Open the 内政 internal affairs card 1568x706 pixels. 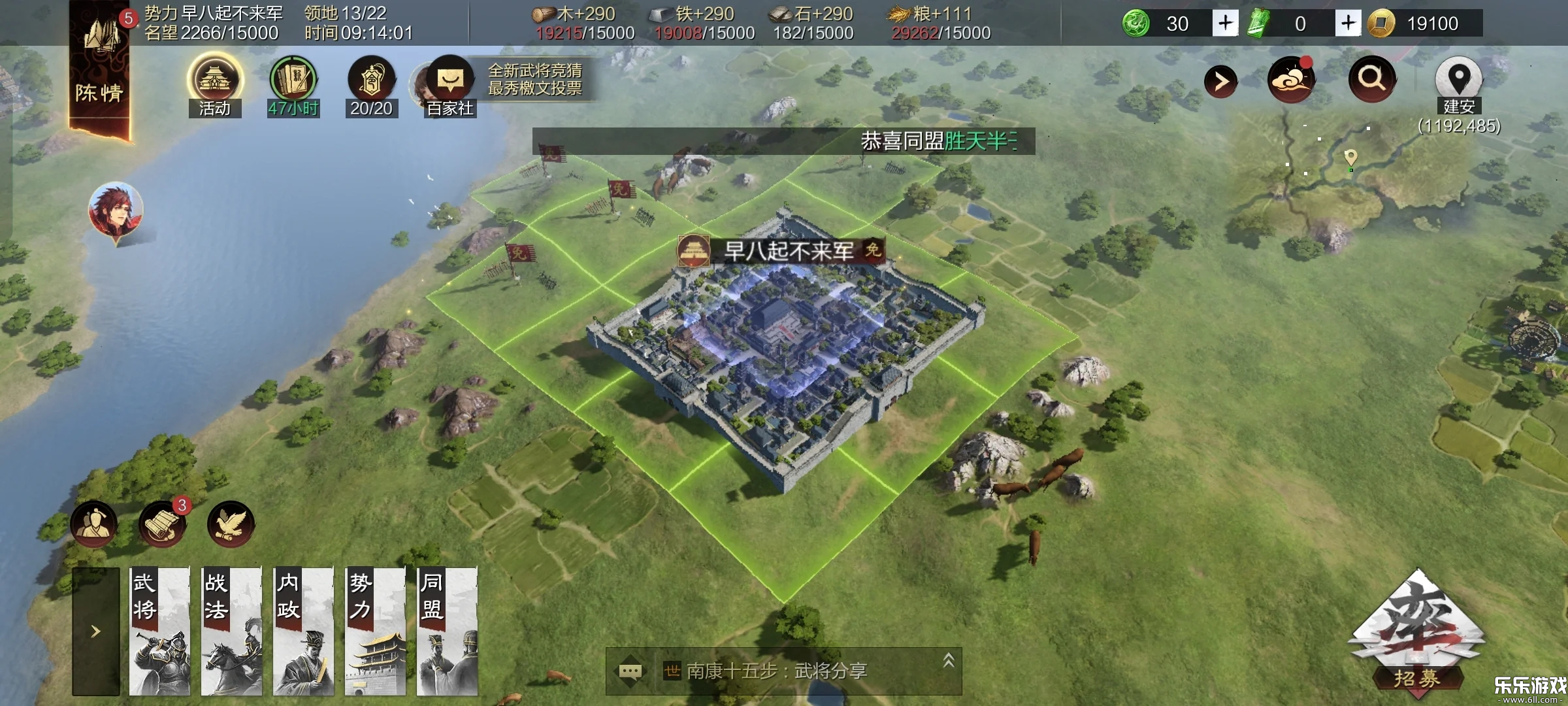click(x=303, y=631)
